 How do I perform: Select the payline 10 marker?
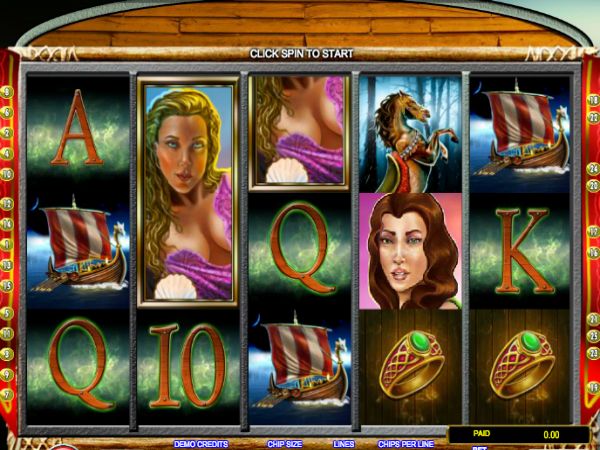(x=9, y=173)
